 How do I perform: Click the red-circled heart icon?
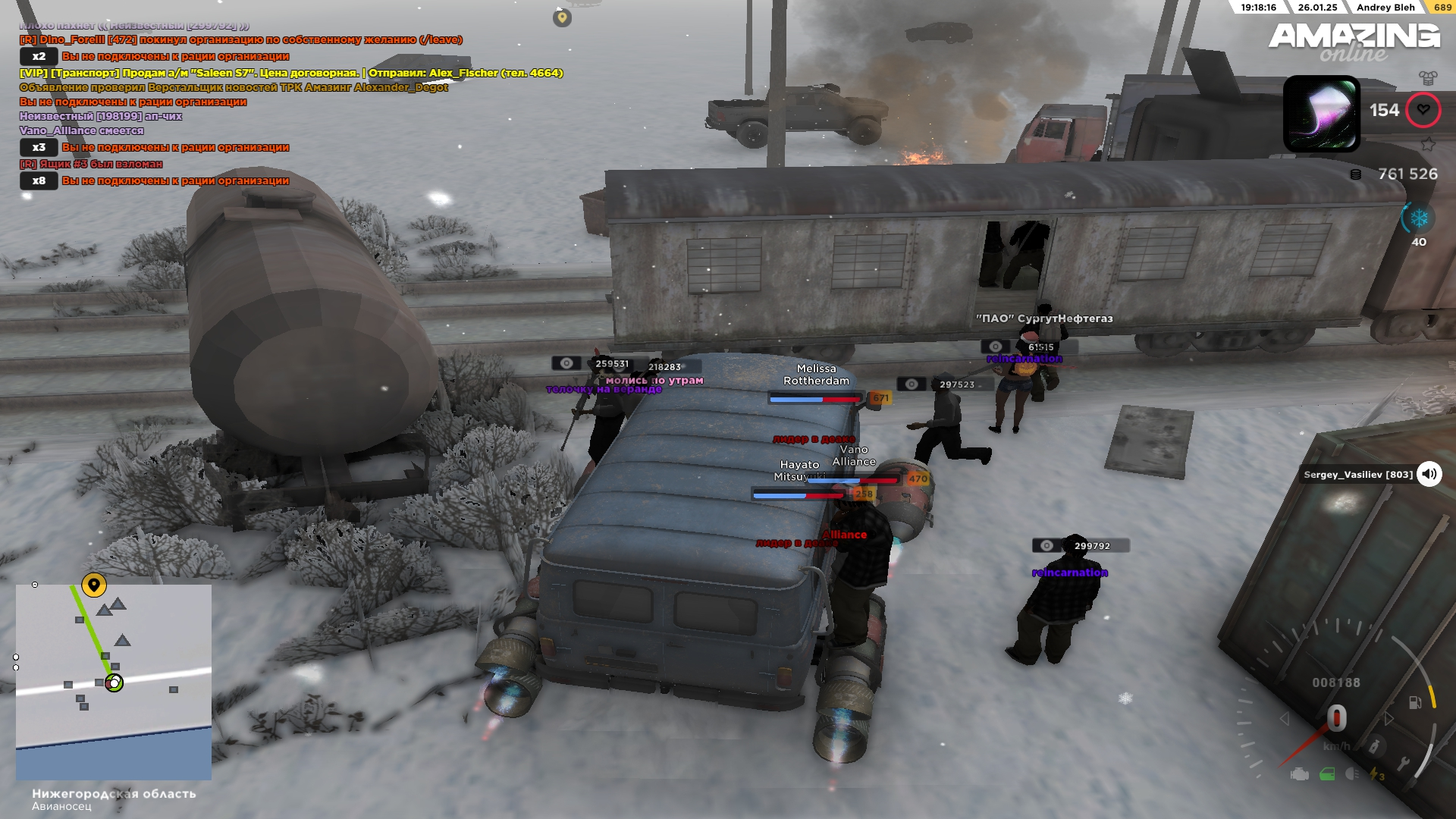(x=1423, y=110)
